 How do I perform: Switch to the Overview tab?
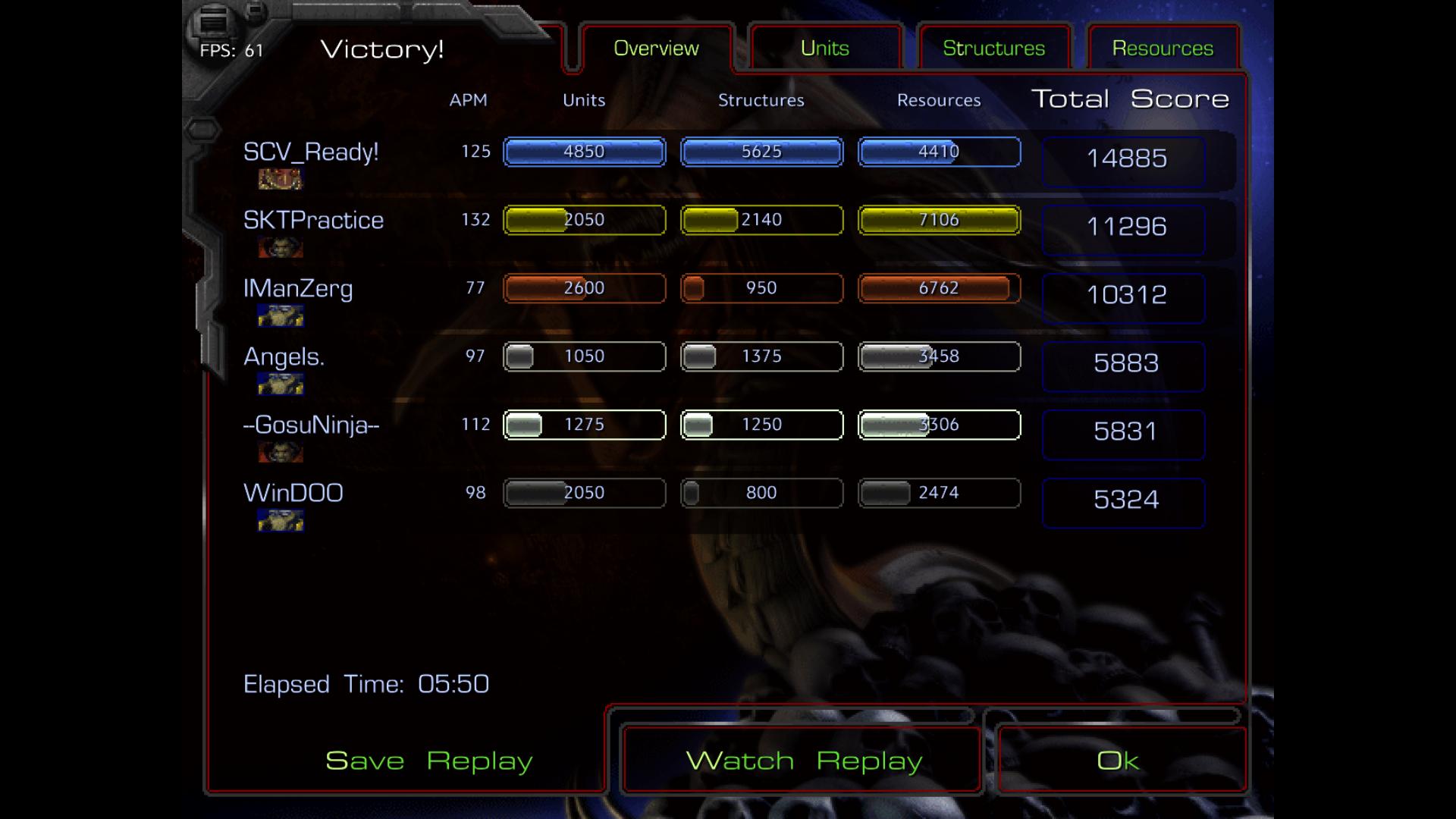(x=656, y=49)
